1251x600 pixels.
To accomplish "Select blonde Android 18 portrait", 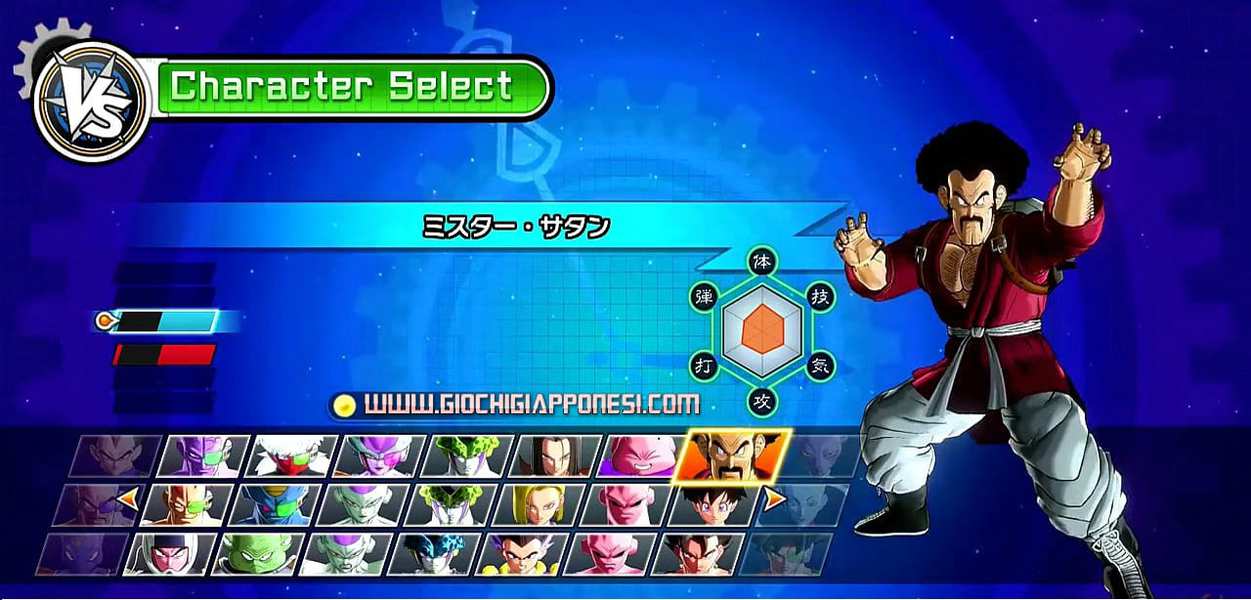I will coord(538,505).
